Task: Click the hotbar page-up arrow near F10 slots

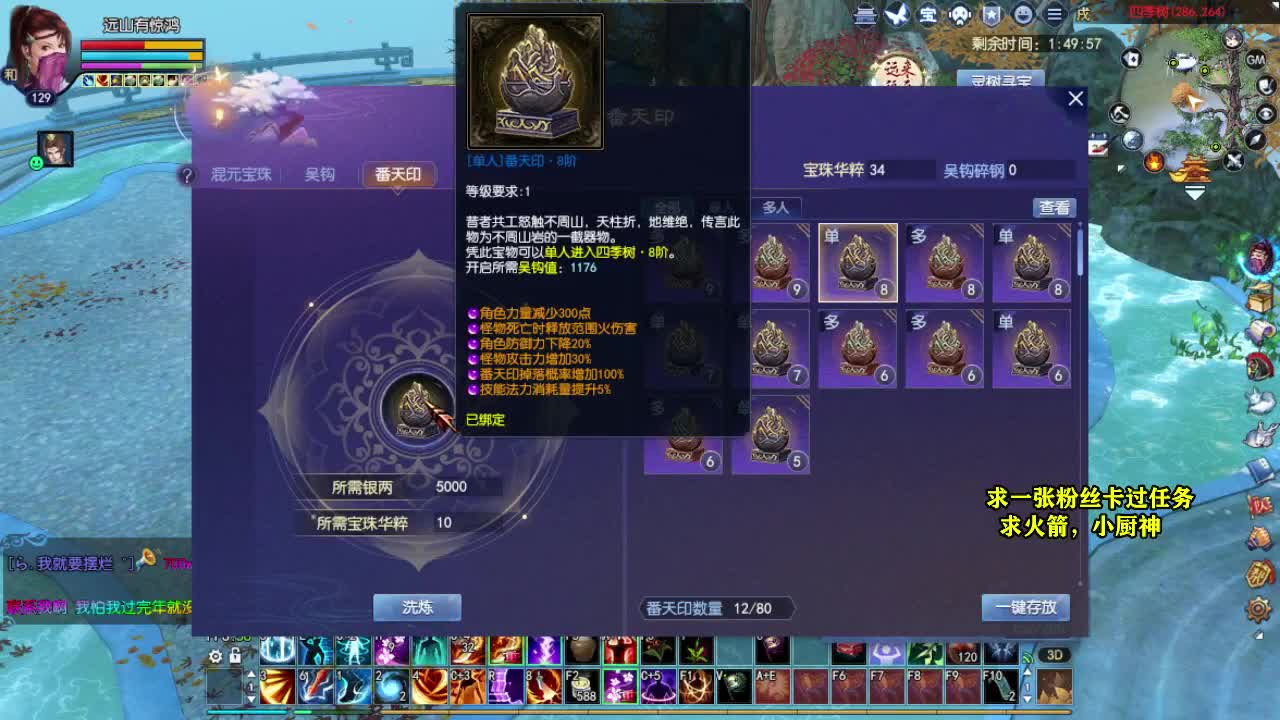Action: [x=1028, y=670]
